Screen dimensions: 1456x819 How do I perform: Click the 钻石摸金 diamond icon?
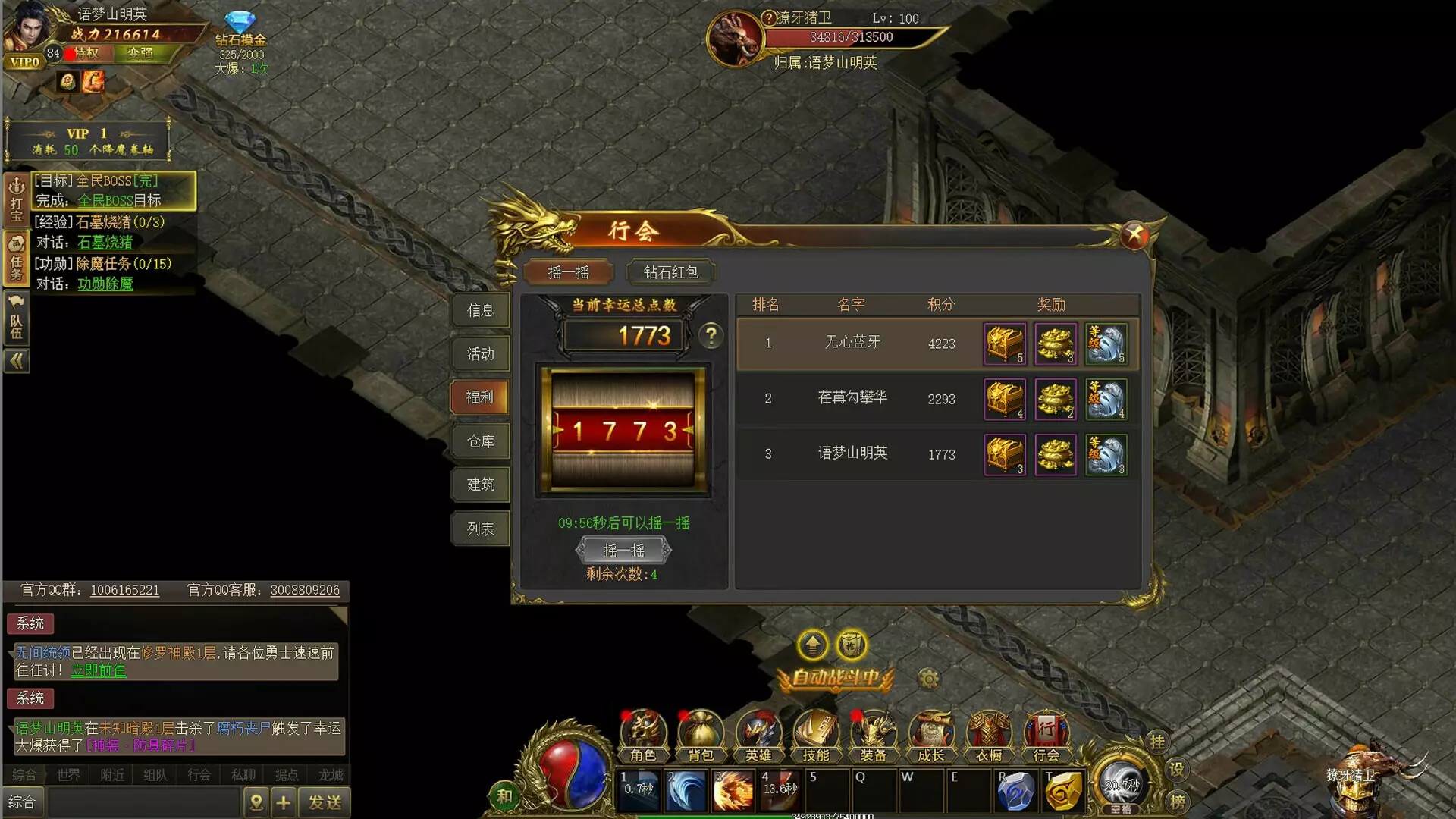242,23
